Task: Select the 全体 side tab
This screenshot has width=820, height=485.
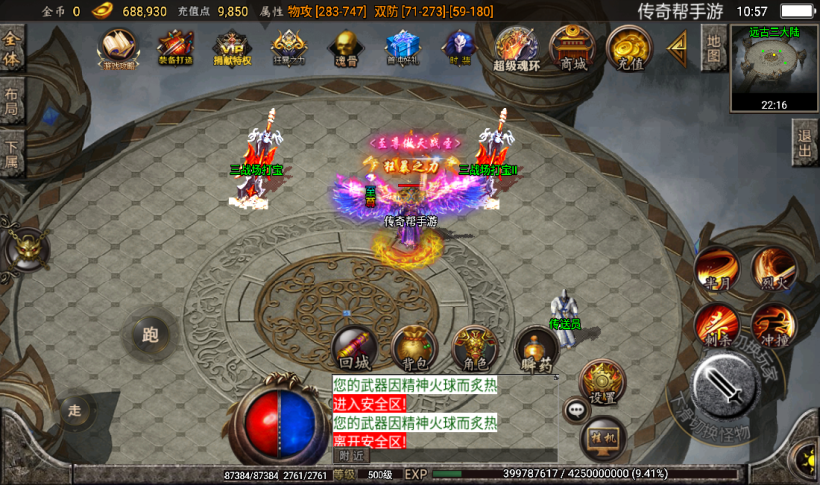Action: [x=12, y=45]
